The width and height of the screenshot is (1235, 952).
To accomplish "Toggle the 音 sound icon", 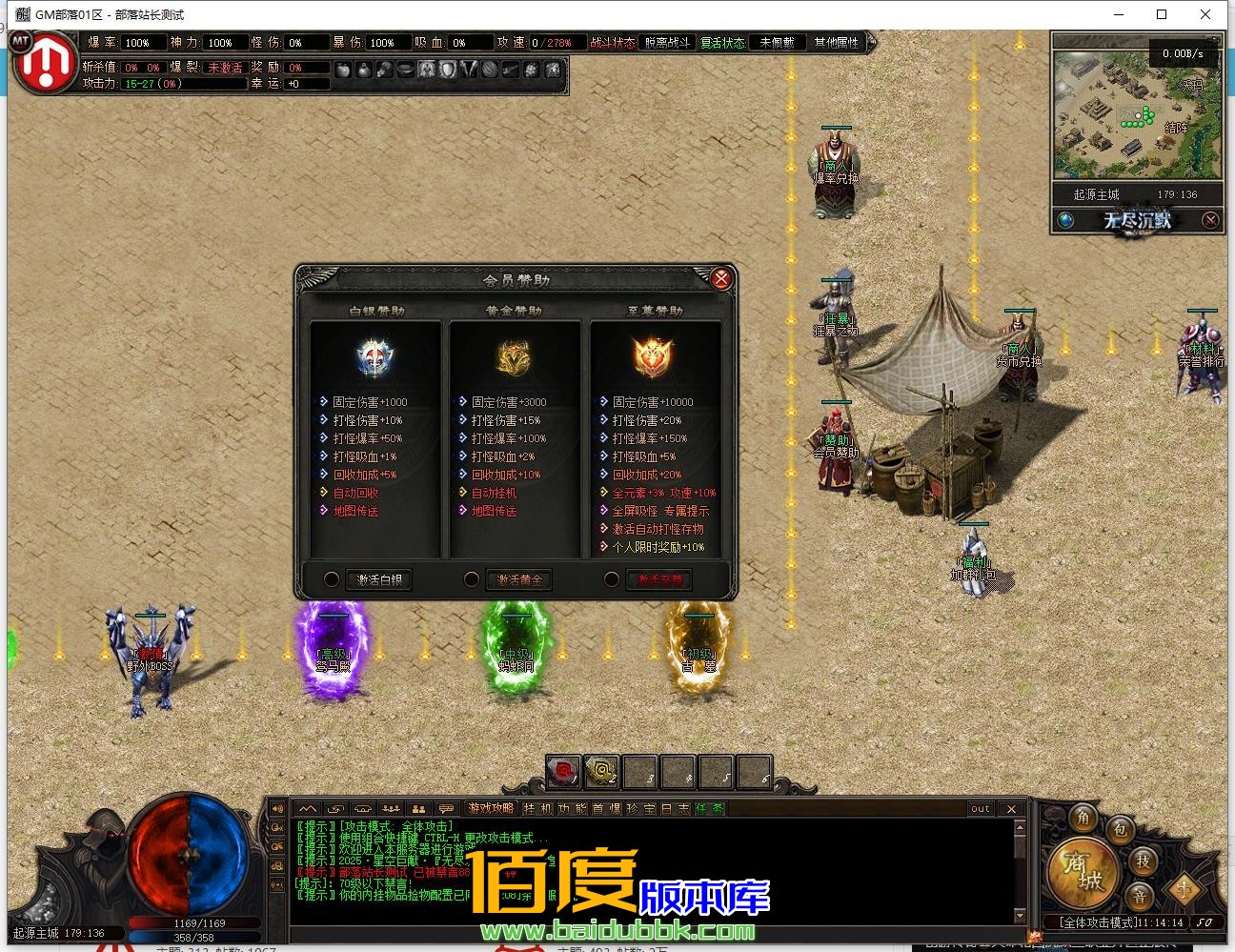I will coord(1141,896).
